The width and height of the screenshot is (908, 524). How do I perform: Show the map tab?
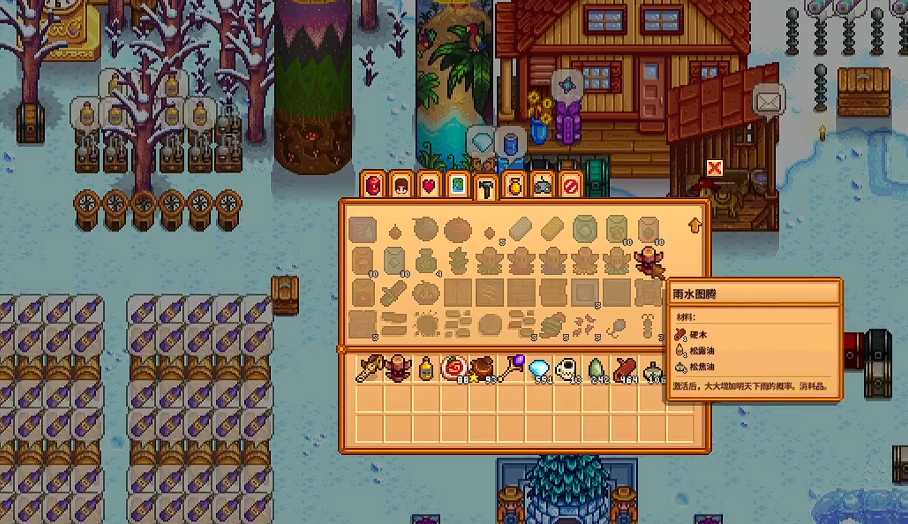point(458,185)
